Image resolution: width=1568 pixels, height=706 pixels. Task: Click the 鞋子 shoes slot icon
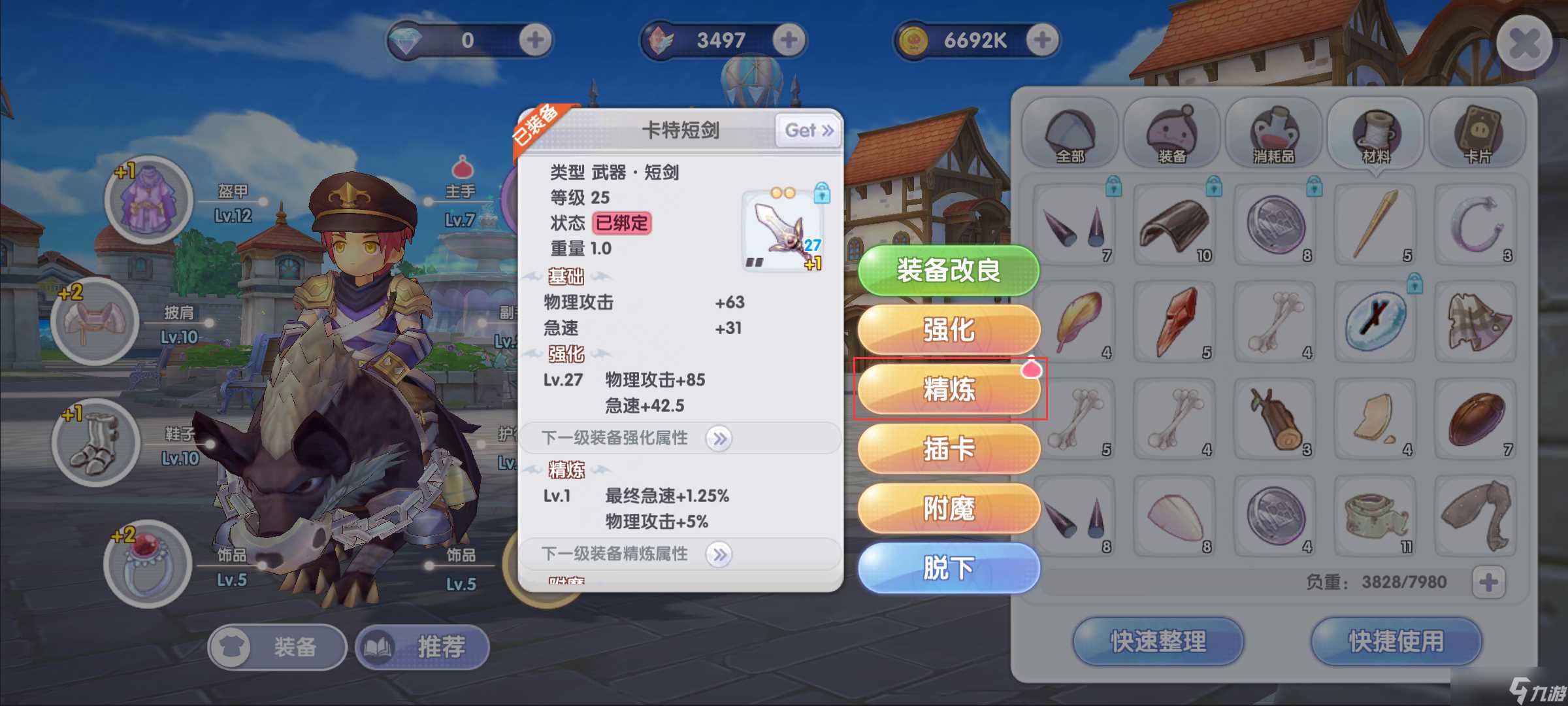[97, 441]
